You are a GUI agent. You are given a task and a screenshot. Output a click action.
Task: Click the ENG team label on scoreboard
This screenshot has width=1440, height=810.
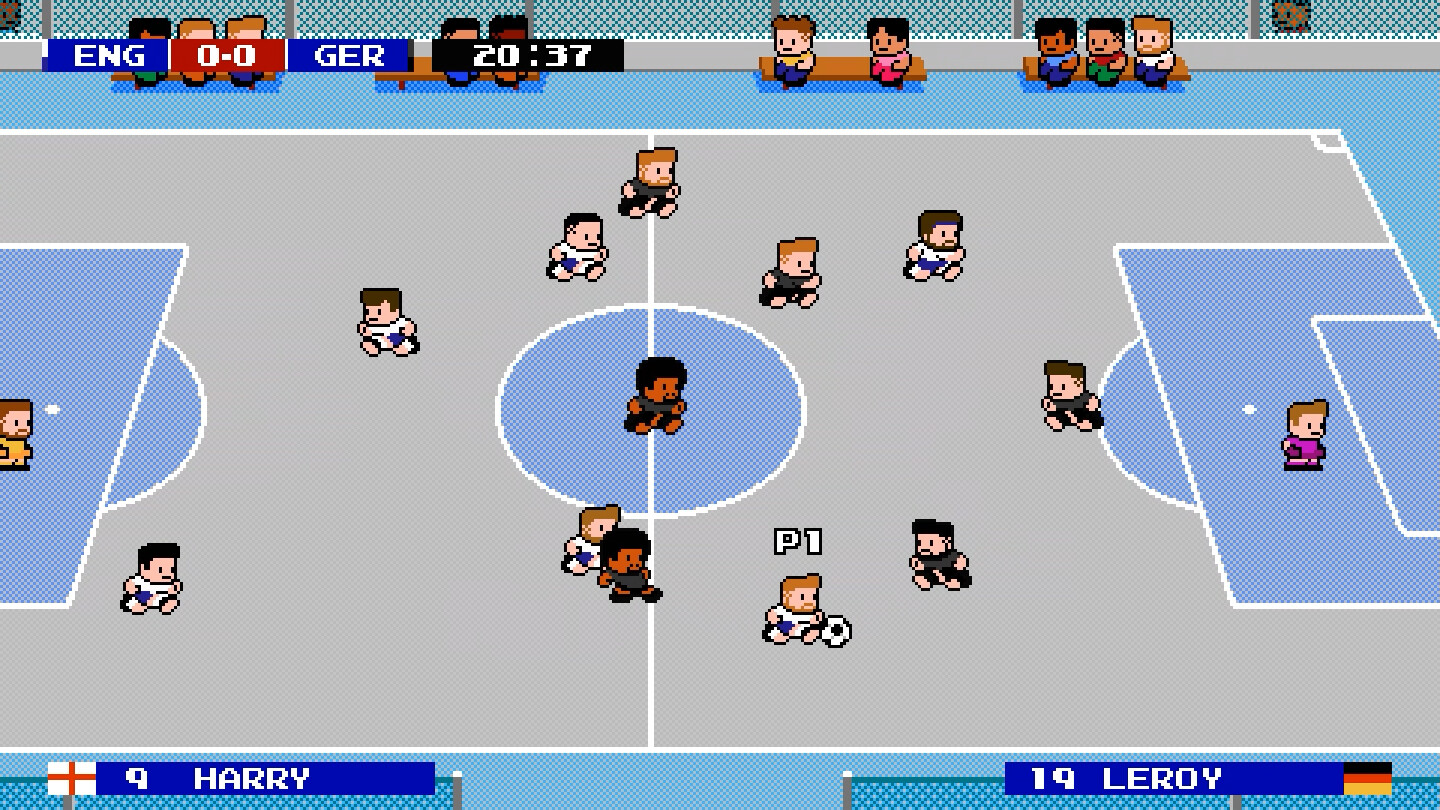[110, 57]
